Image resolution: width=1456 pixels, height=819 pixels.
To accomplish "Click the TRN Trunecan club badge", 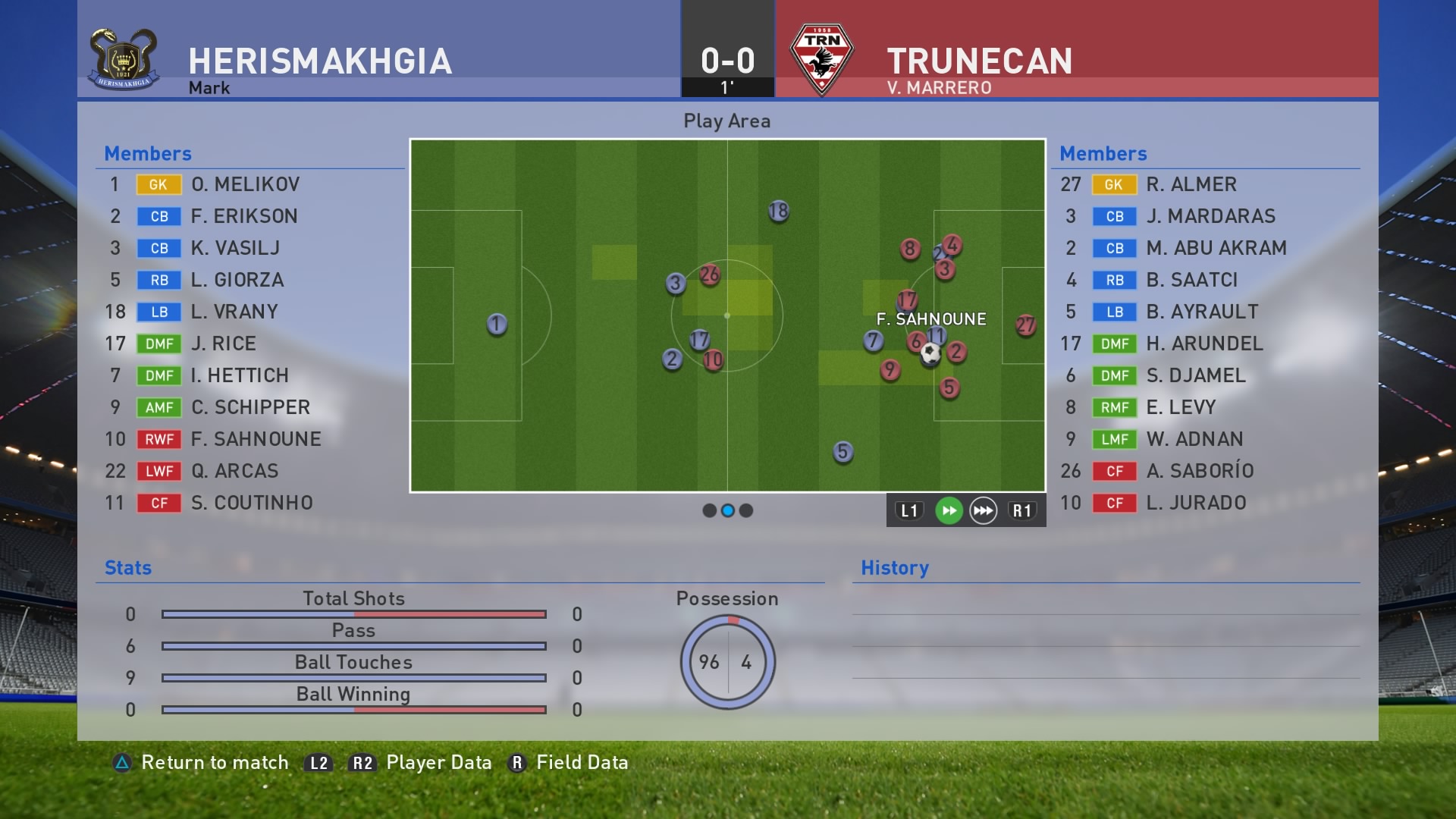I will [x=823, y=55].
